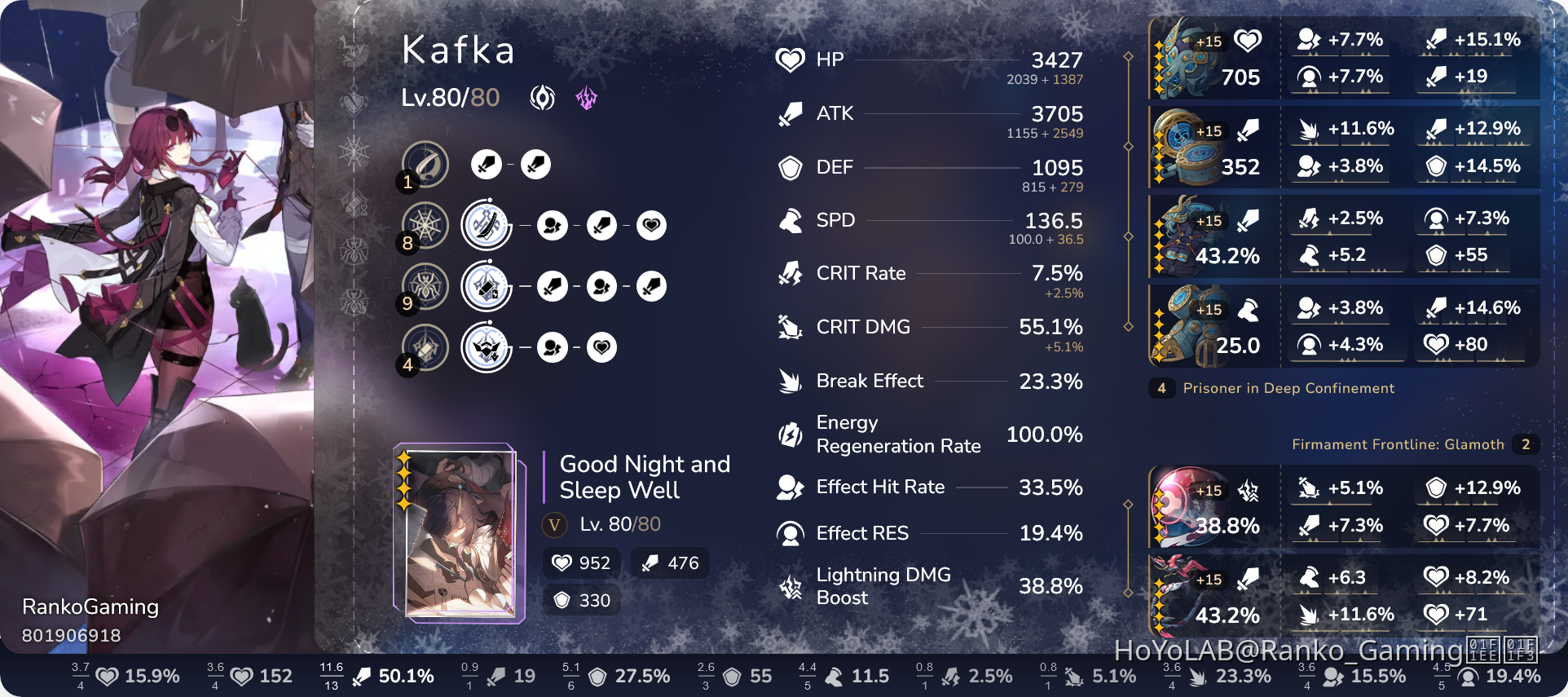Open the Skill trace node at level 8
Viewport: 1568px width, 697px height.
[x=425, y=225]
